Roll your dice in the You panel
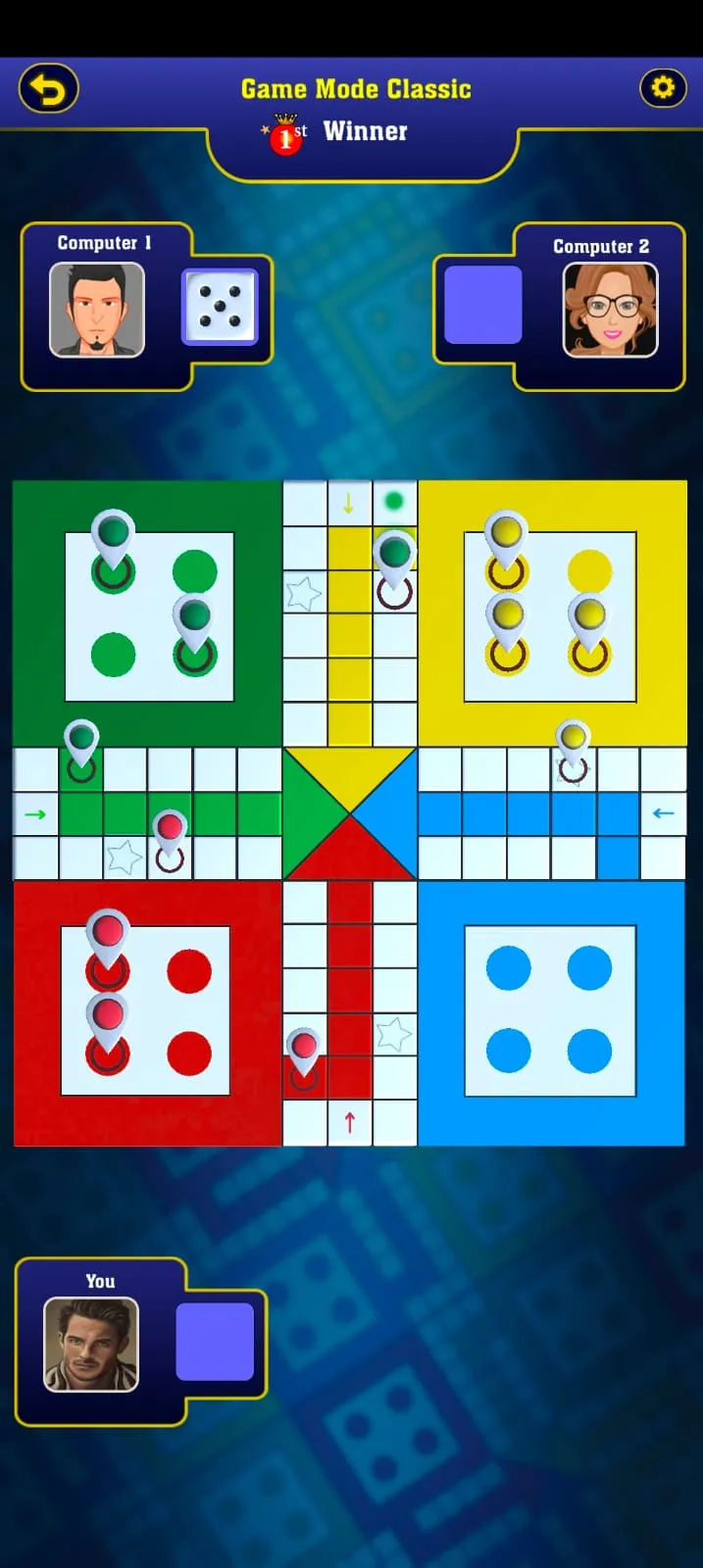This screenshot has width=703, height=1568. (215, 1342)
